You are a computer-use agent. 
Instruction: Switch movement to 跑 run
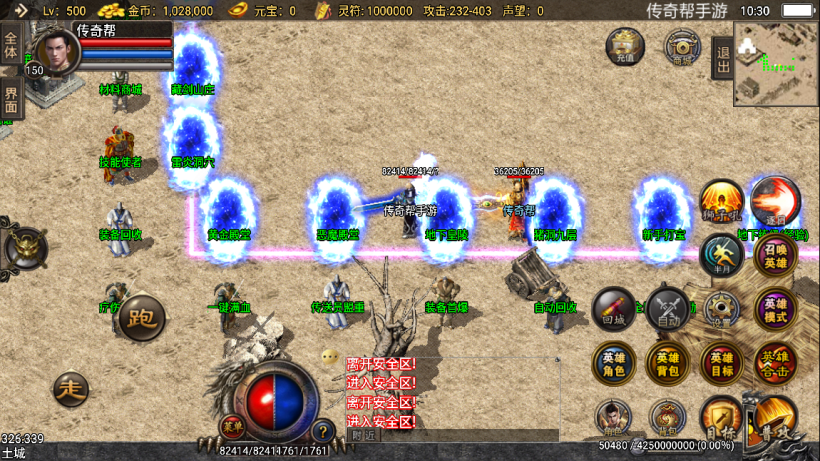(141, 318)
